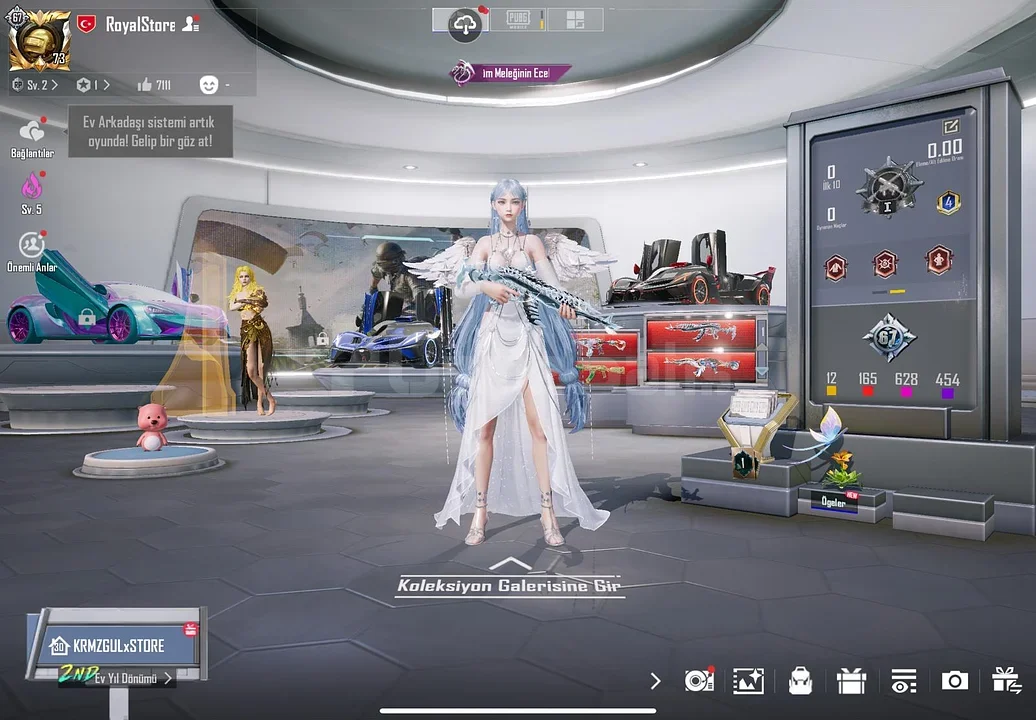
Task: Open Önemli Anlar highlights
Action: point(32,245)
